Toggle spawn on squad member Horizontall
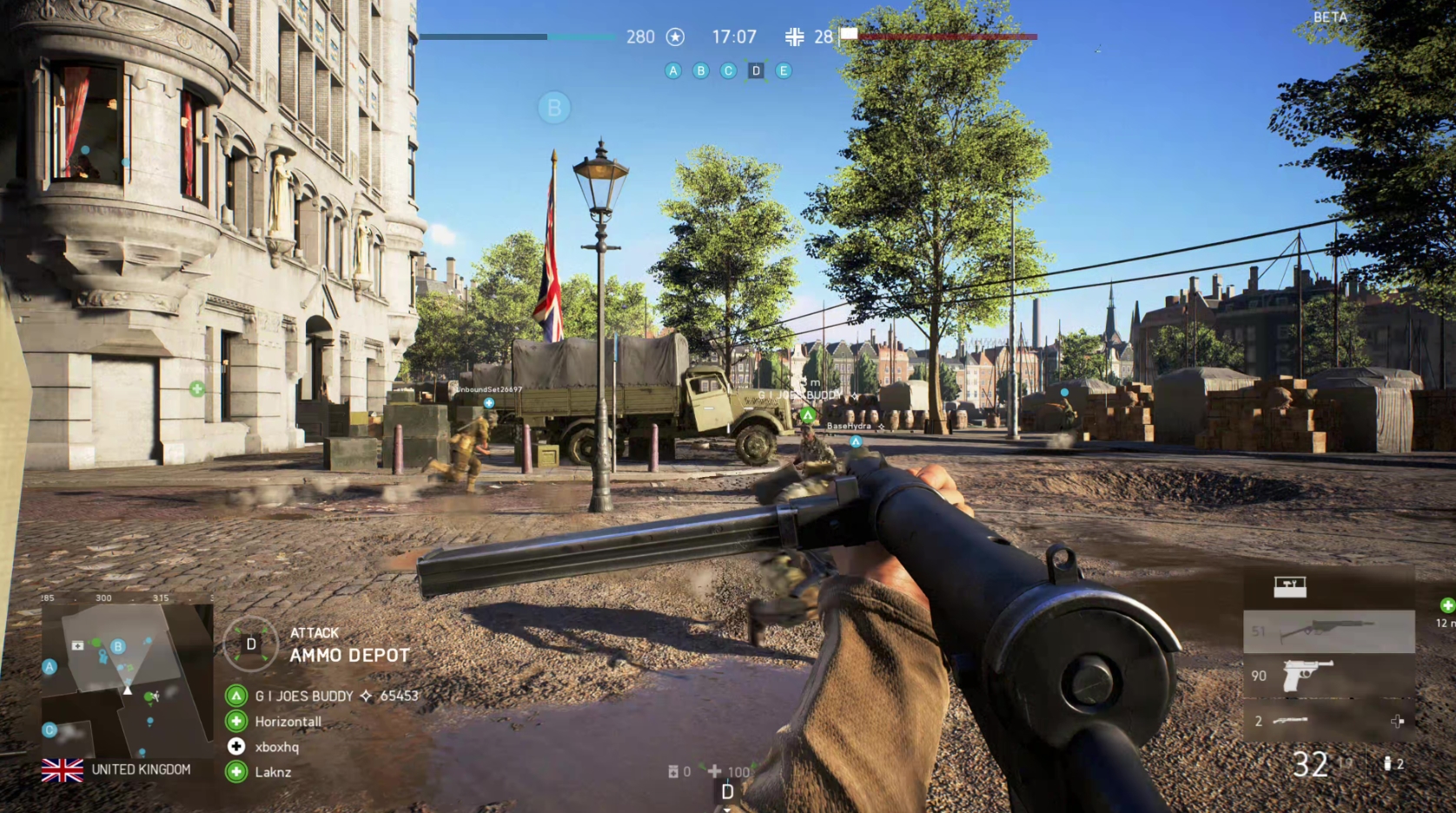Screen dimensions: 1456x813 click(x=235, y=721)
